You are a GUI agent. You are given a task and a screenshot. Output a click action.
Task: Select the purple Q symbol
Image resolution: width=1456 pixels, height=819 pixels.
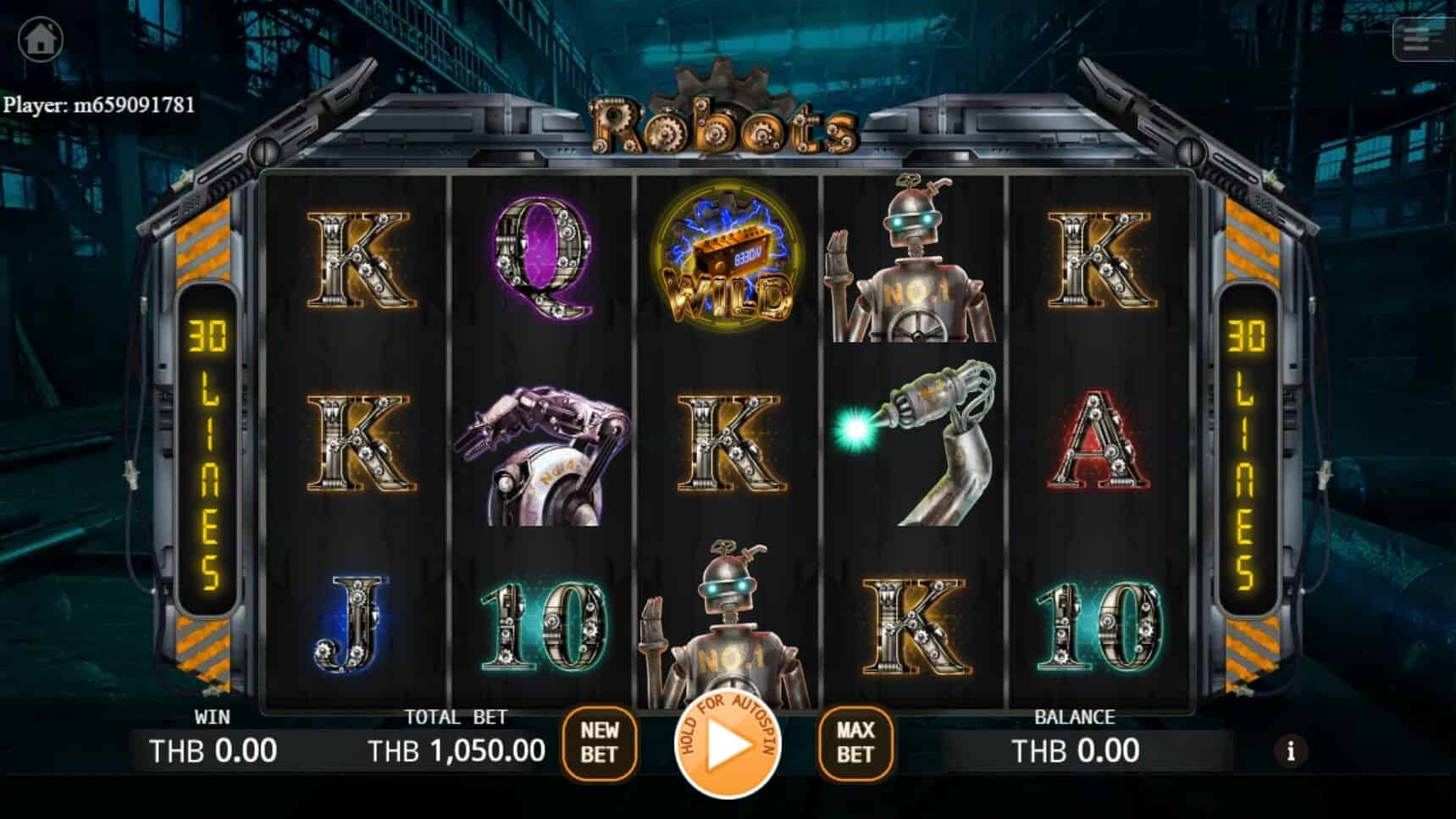(542, 258)
